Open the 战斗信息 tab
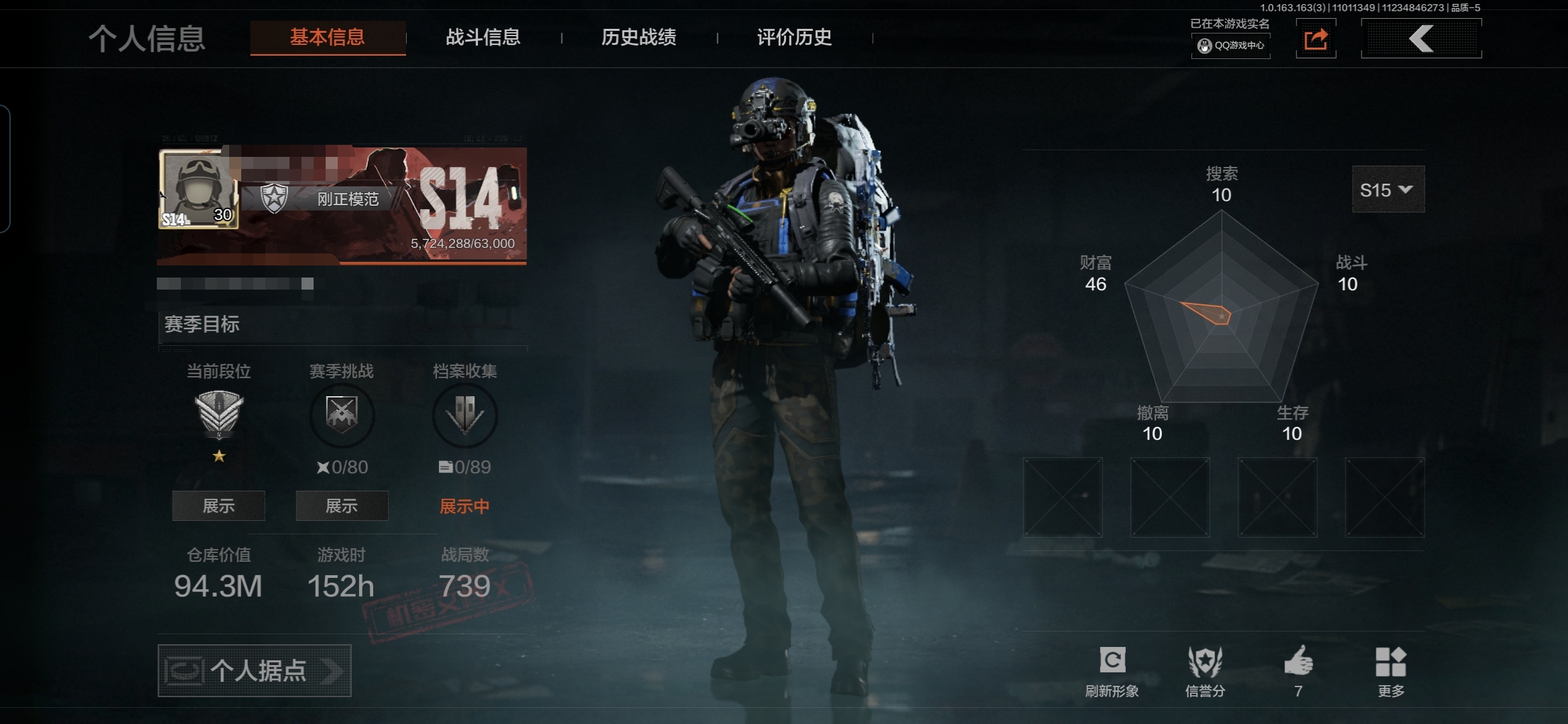The image size is (1568, 724). 483,38
